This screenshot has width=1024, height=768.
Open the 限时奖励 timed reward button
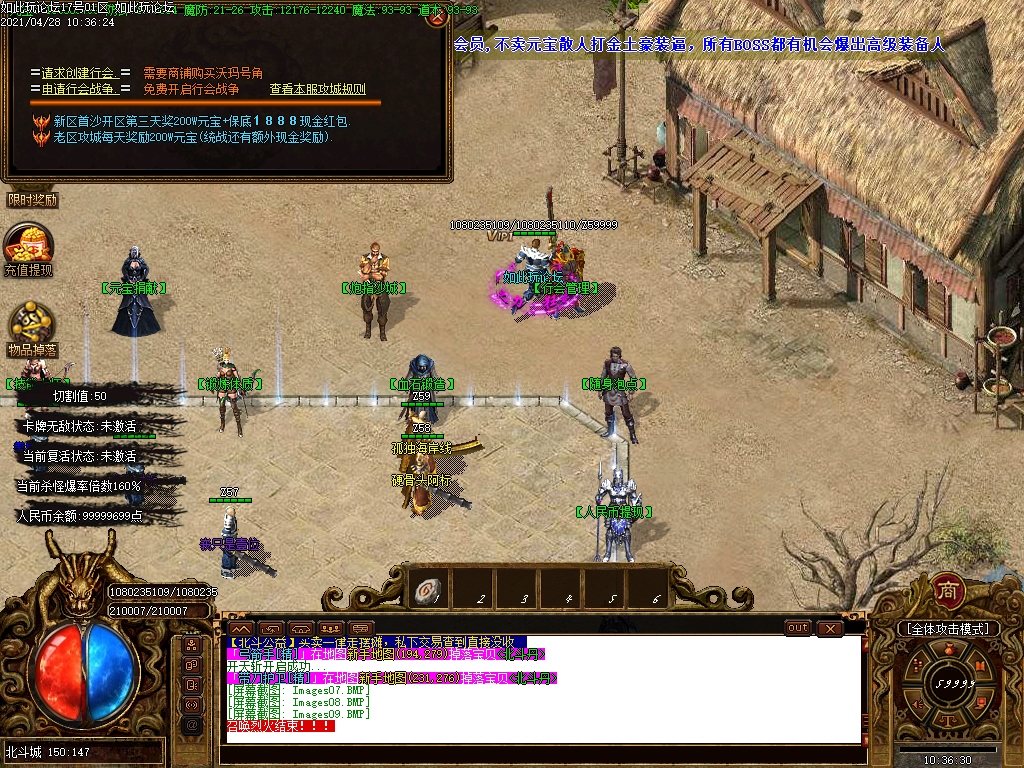33,199
